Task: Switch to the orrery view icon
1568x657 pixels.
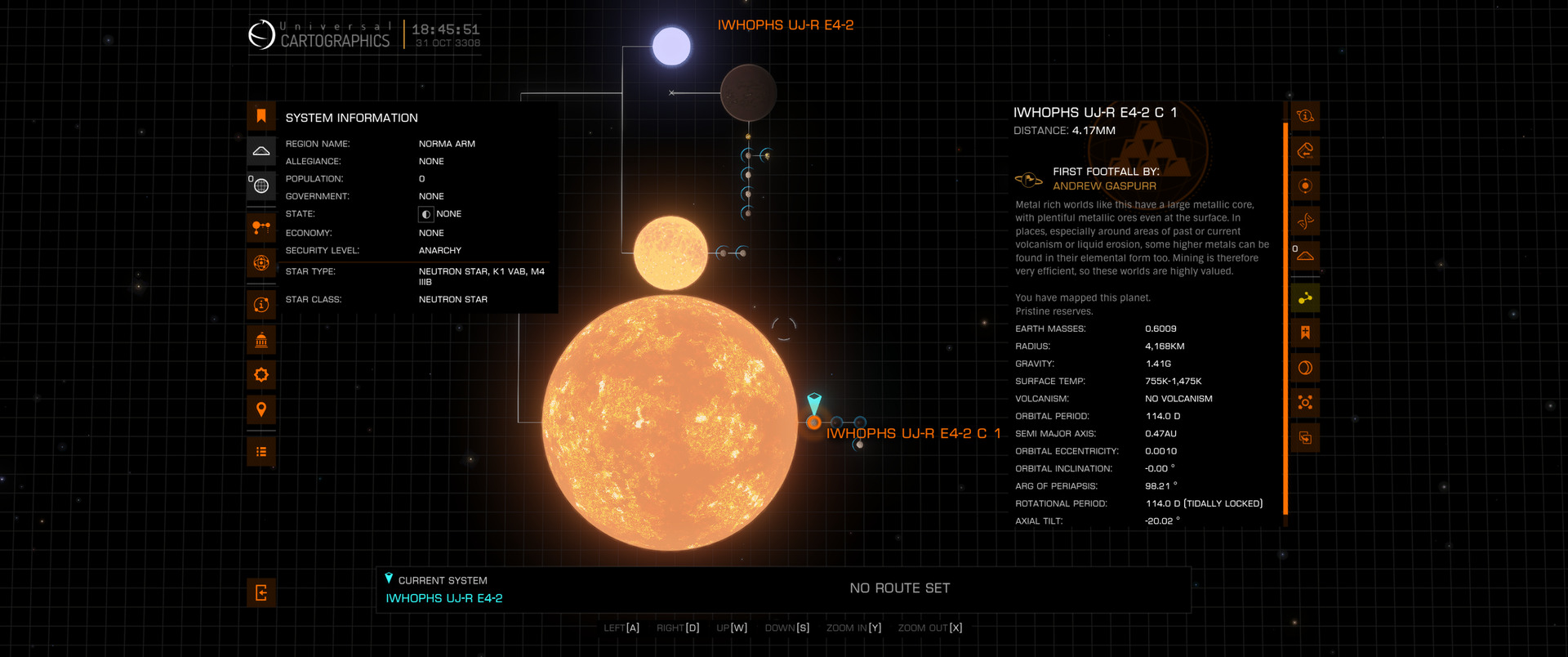Action: point(261,227)
